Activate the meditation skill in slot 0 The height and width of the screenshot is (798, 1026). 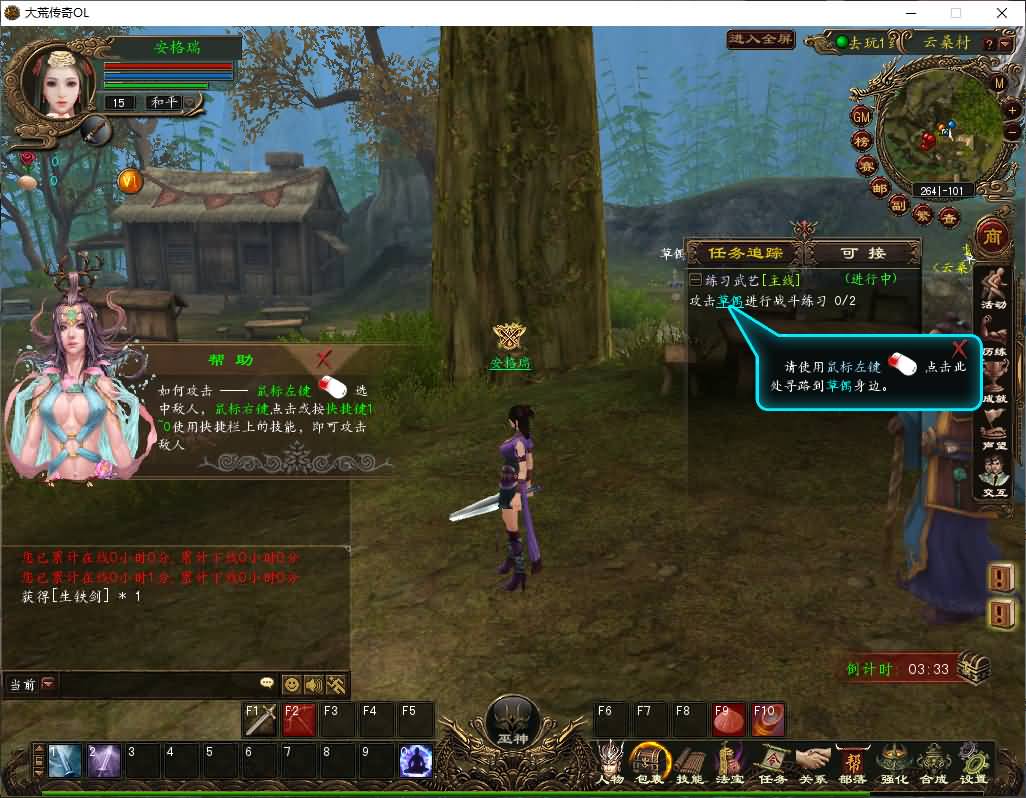415,762
